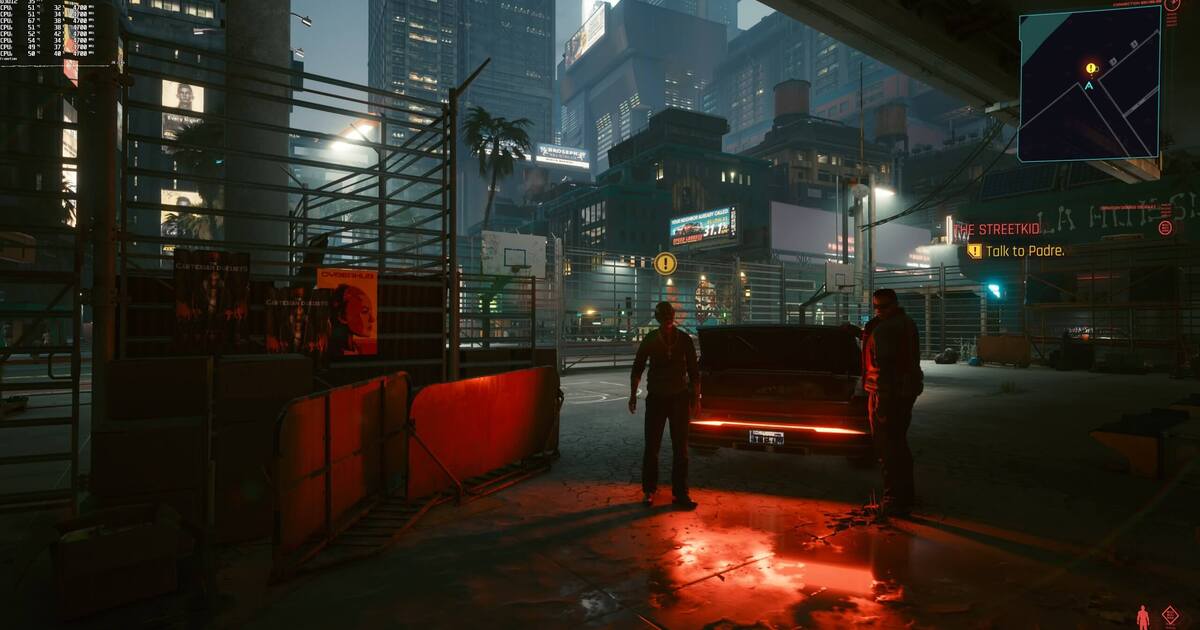1200x630 pixels.
Task: Click the yellow quest marker on the minimap
Action: (1090, 68)
